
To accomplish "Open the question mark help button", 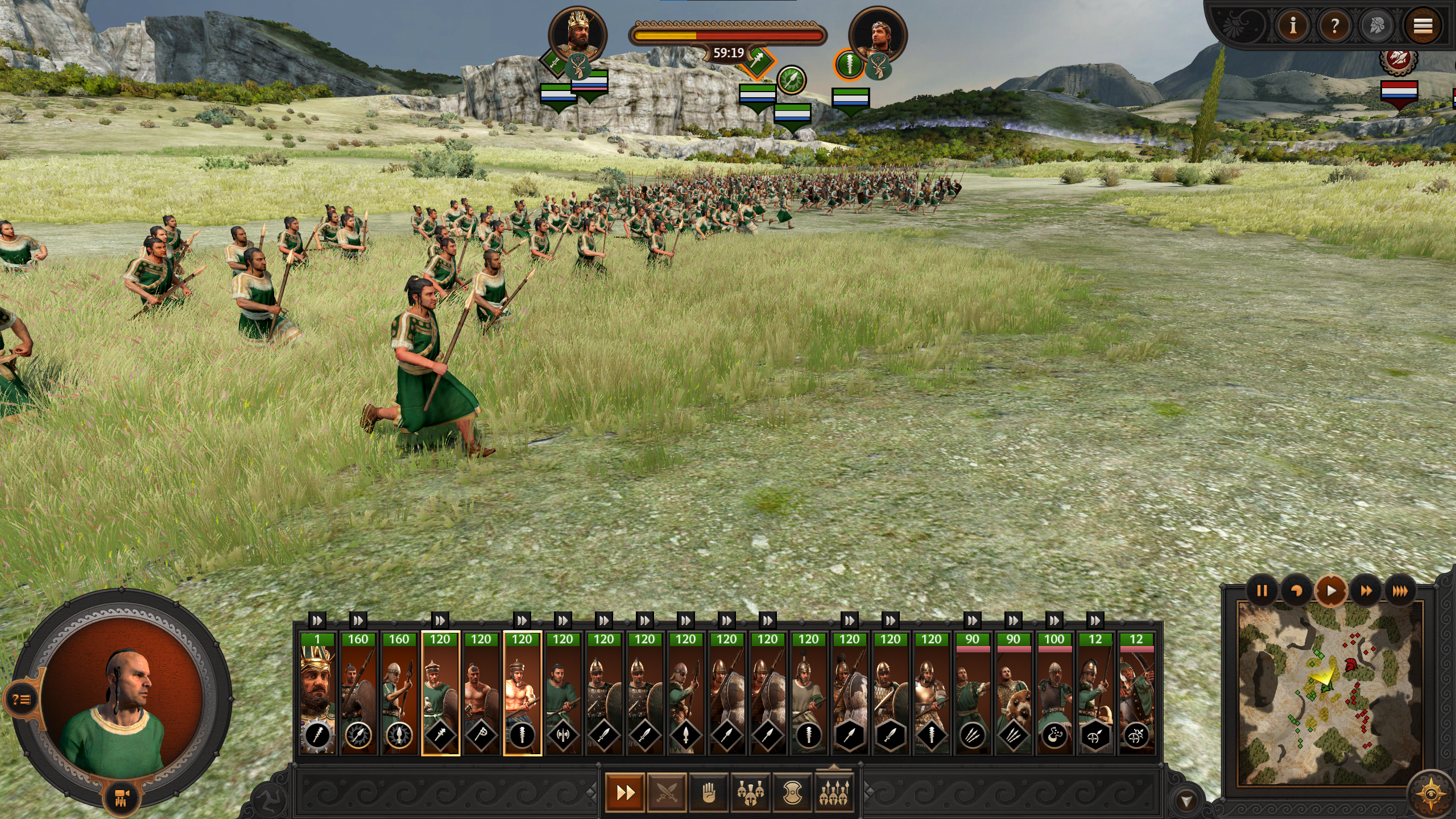I will (1334, 26).
